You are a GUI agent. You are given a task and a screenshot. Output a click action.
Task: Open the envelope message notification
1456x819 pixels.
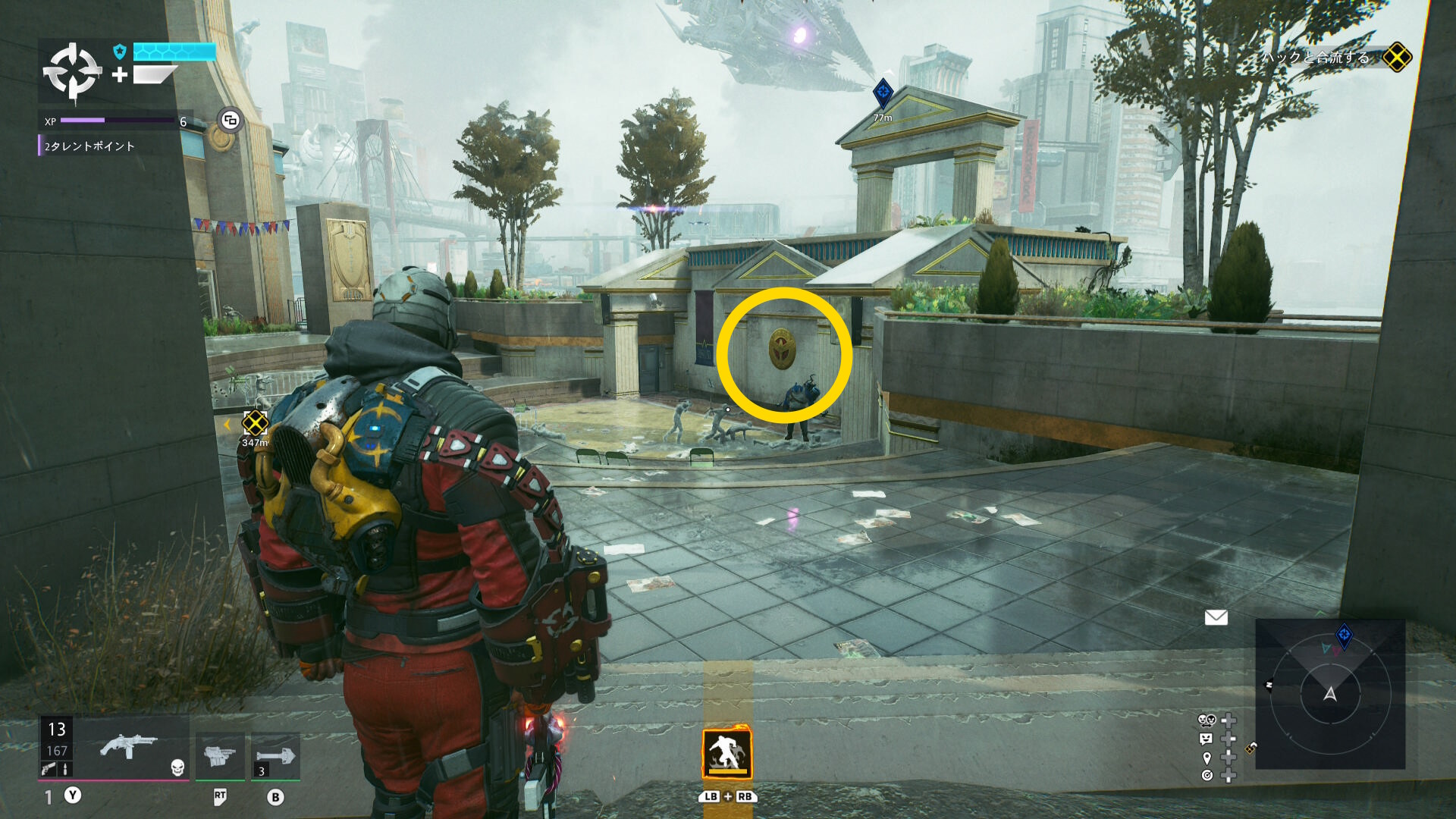pos(1216,618)
